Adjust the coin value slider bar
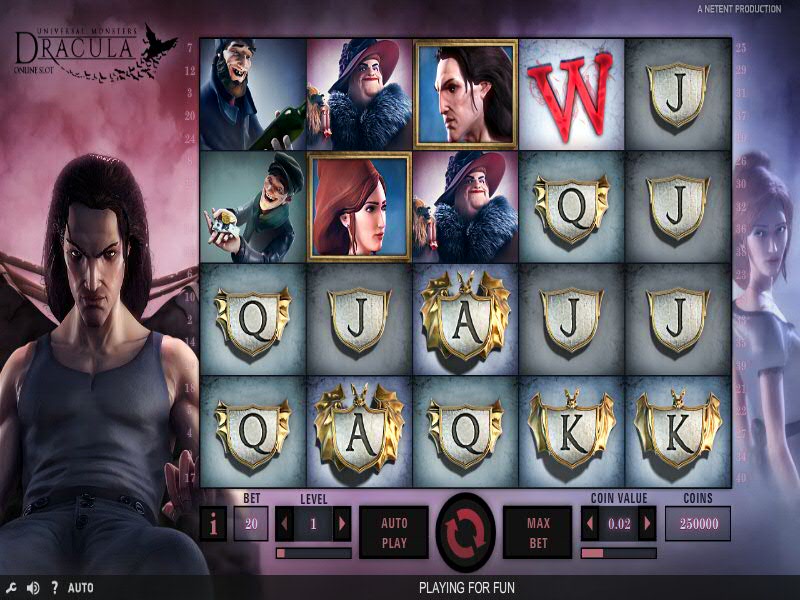 click(619, 552)
